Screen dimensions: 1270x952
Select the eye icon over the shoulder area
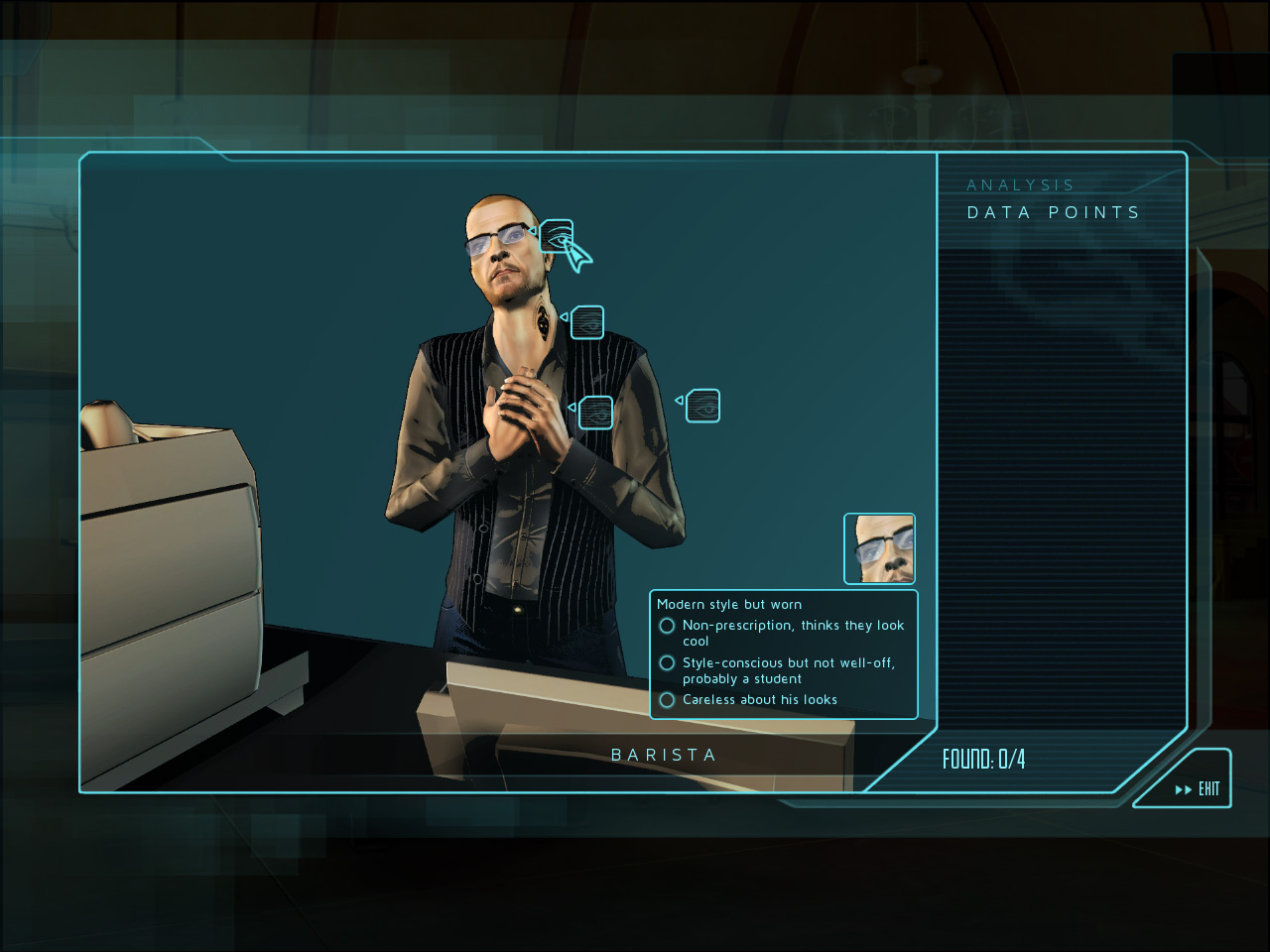(587, 321)
